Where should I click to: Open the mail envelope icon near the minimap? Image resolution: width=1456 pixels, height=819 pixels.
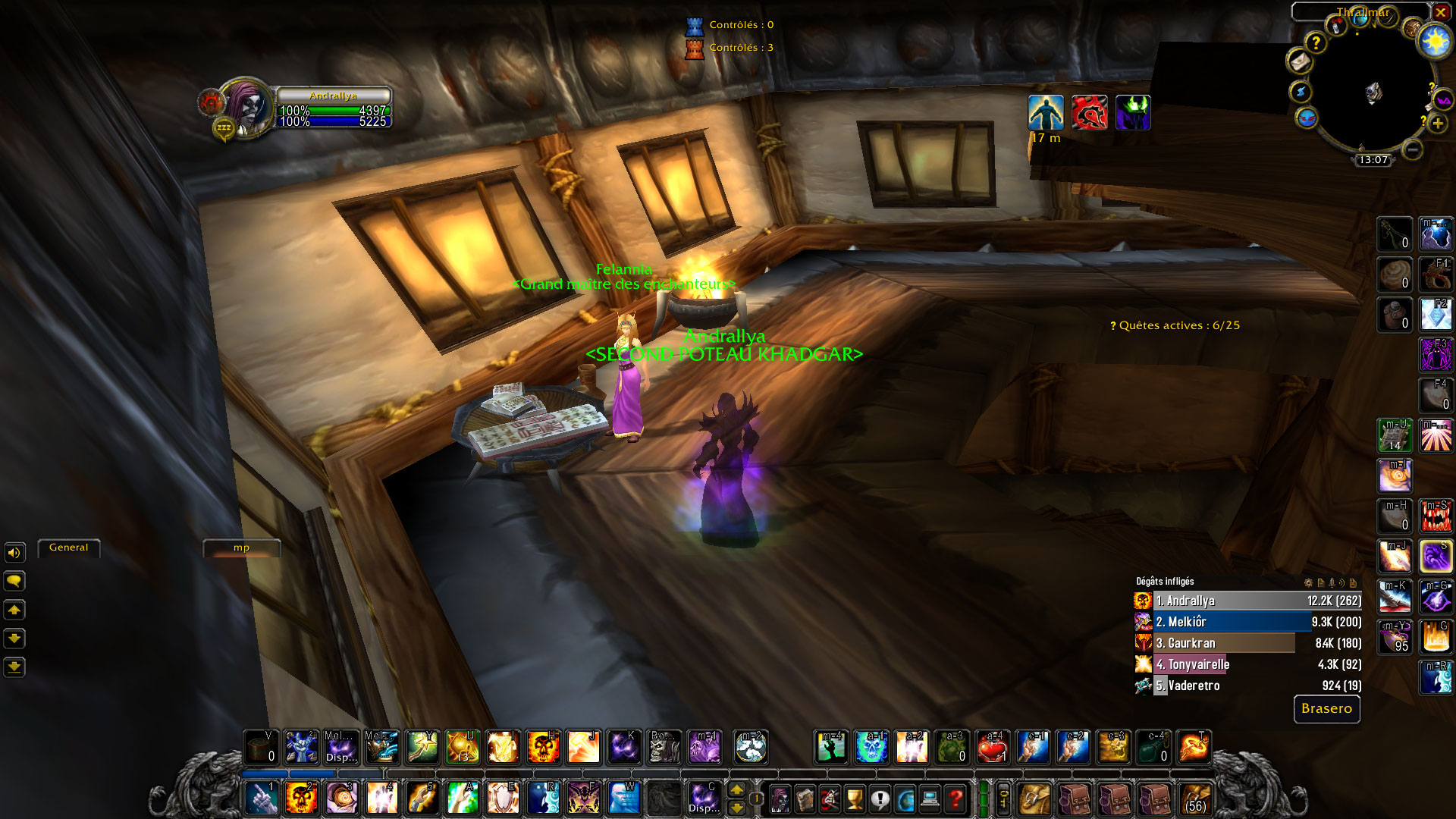tap(1300, 61)
